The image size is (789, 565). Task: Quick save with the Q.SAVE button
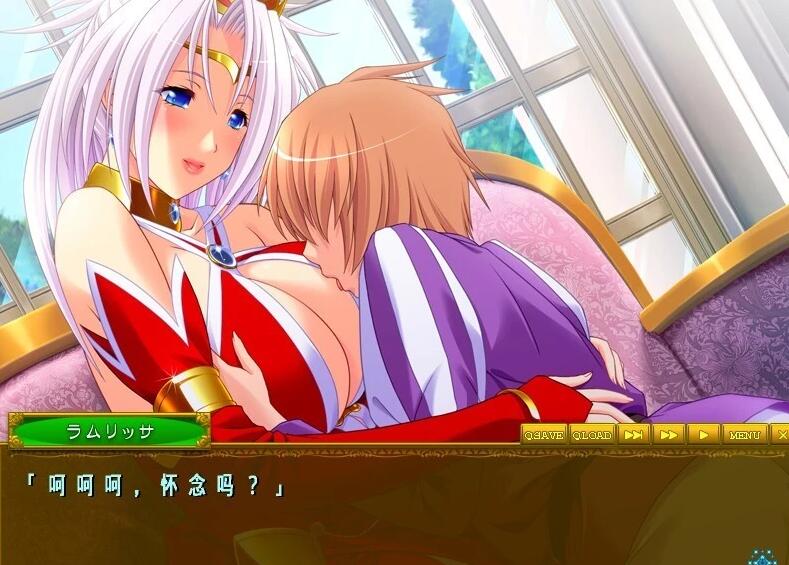(x=544, y=434)
